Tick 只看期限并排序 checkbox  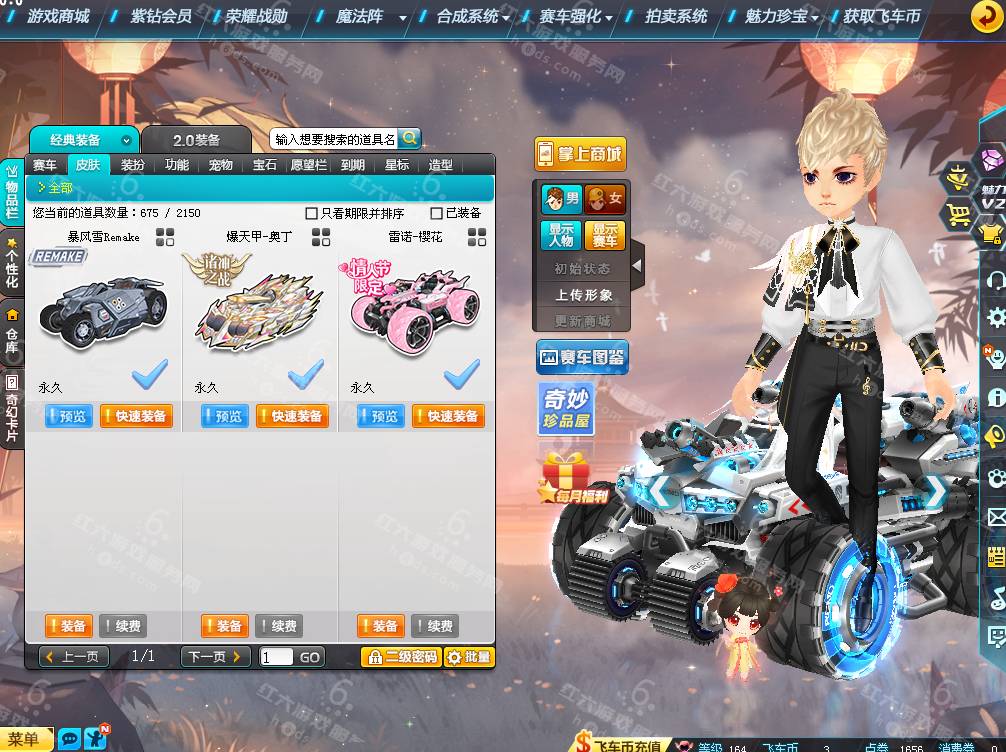(x=312, y=213)
